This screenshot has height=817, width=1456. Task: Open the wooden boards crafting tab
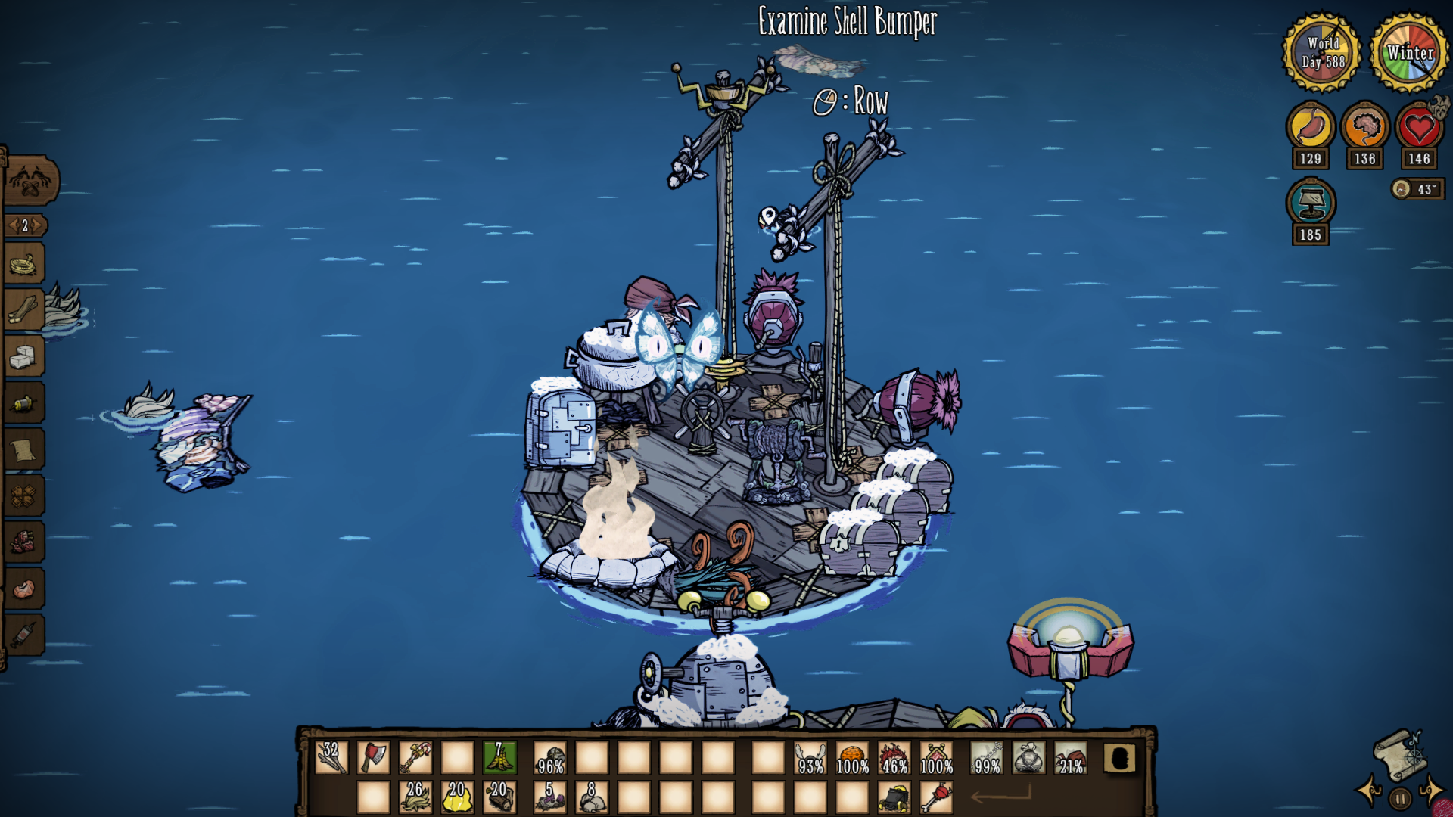click(24, 310)
